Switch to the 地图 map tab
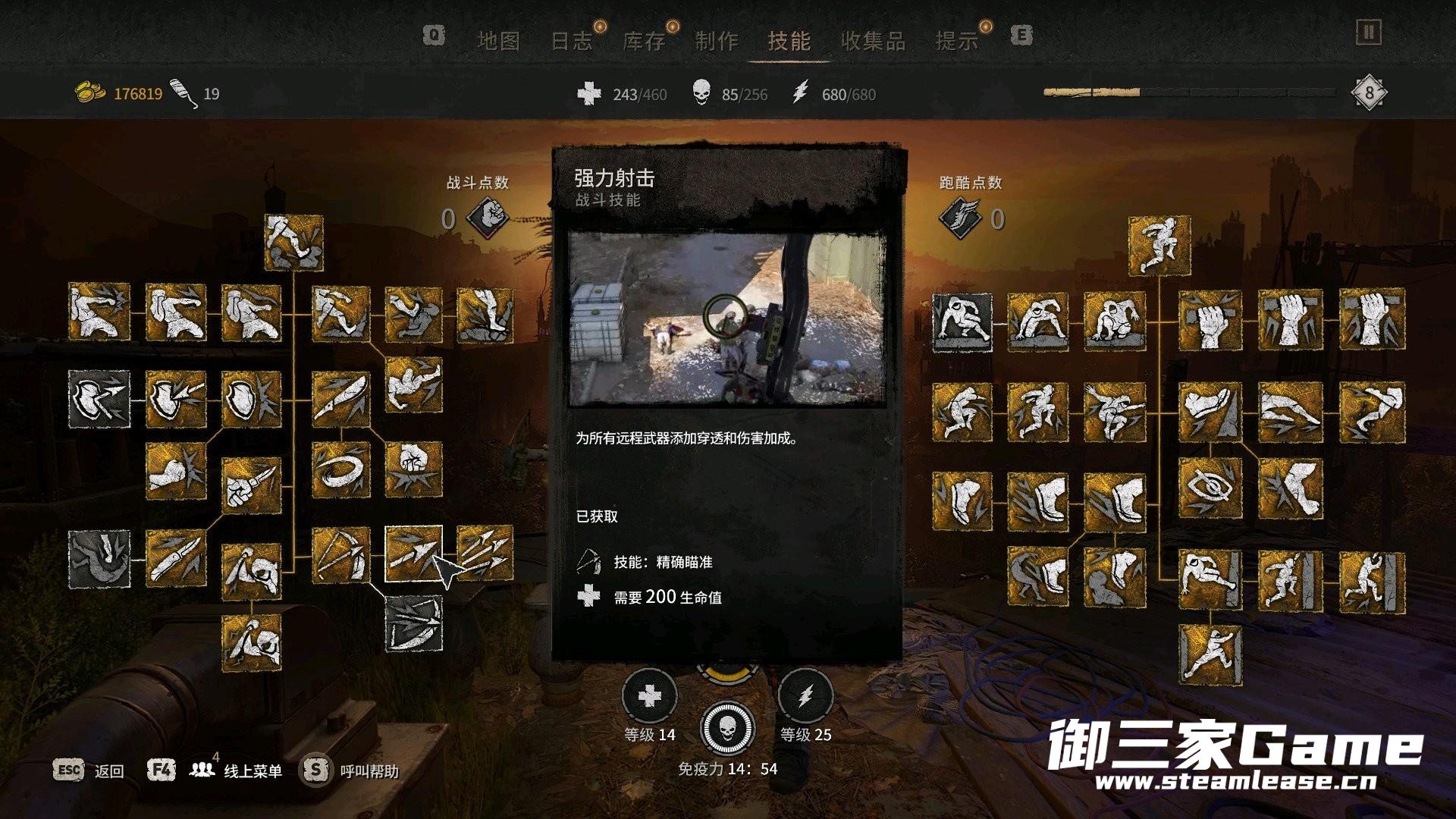Image resolution: width=1456 pixels, height=819 pixels. pos(498,41)
